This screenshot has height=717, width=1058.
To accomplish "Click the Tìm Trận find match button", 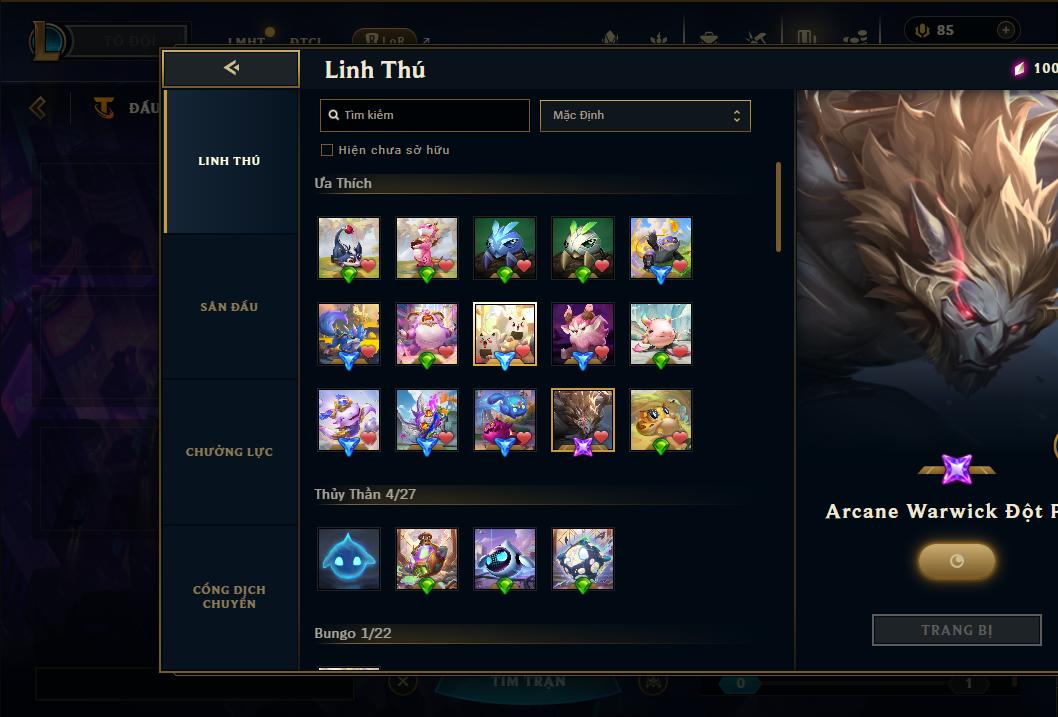I will pyautogui.click(x=528, y=682).
